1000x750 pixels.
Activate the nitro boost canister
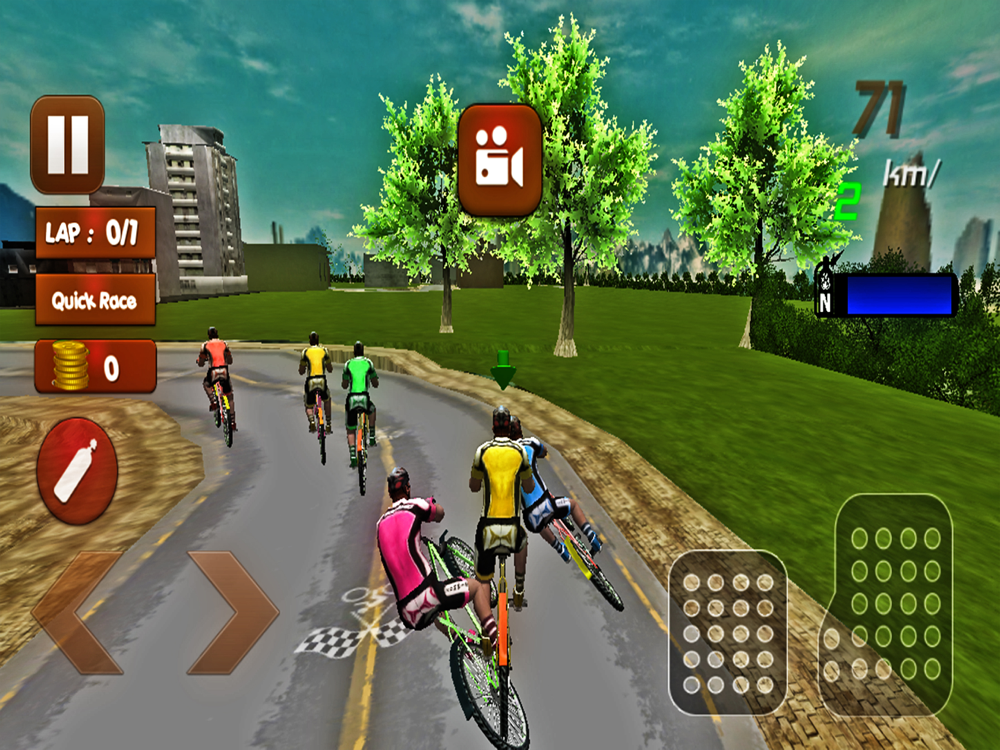click(x=77, y=470)
